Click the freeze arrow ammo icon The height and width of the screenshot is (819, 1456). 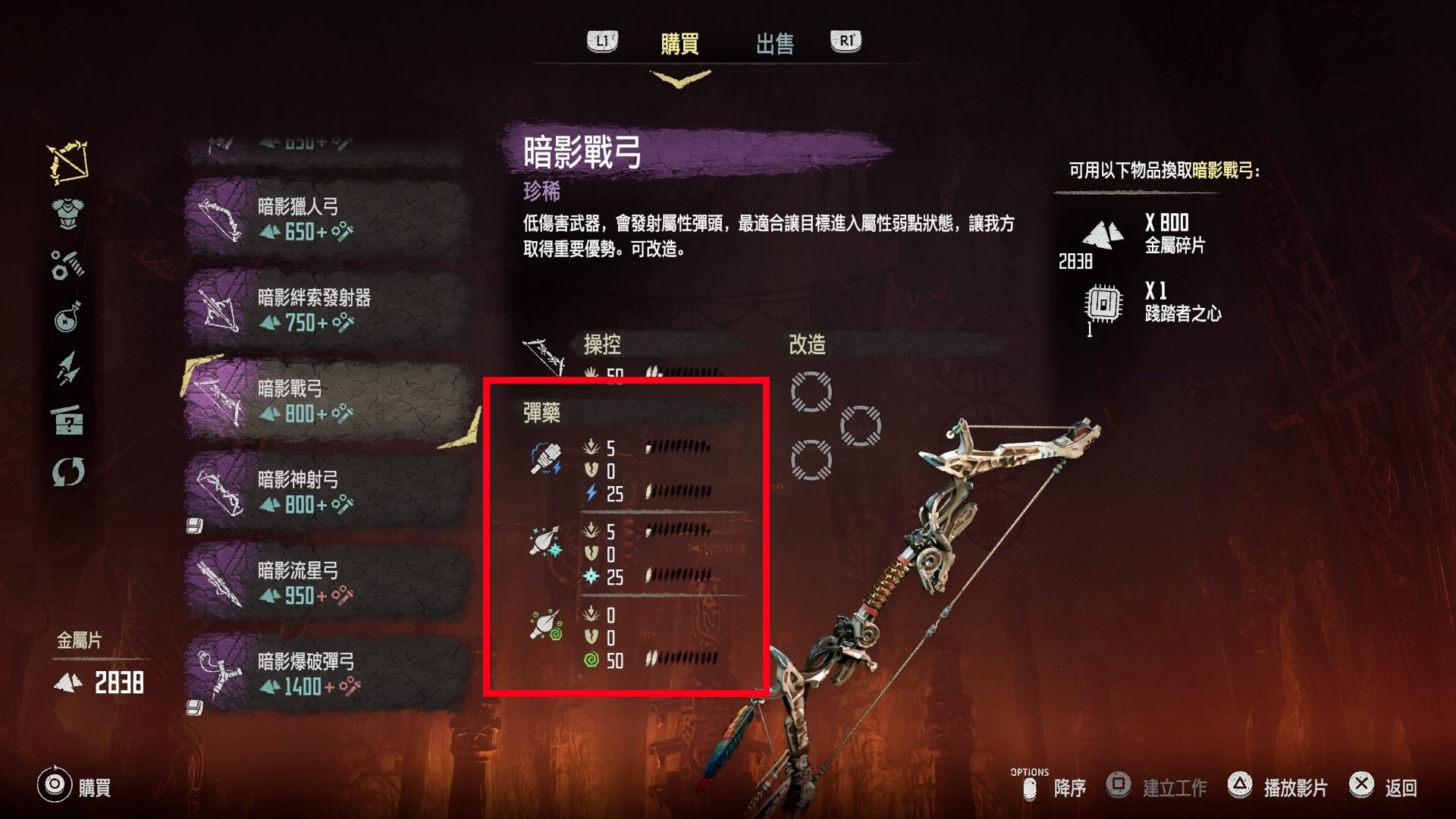(546, 542)
